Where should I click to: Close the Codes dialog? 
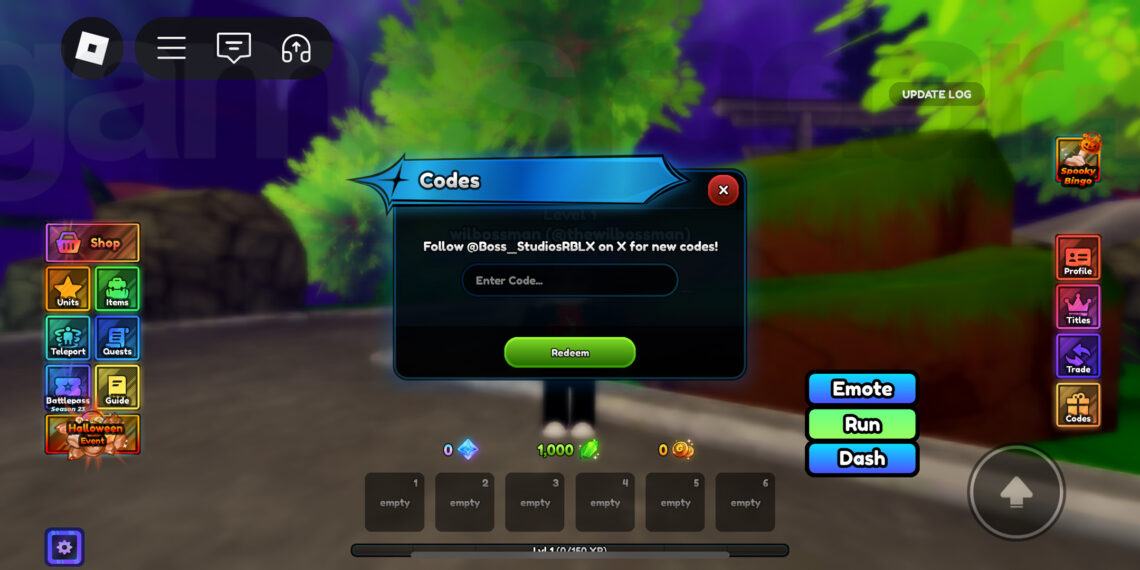pyautogui.click(x=723, y=190)
